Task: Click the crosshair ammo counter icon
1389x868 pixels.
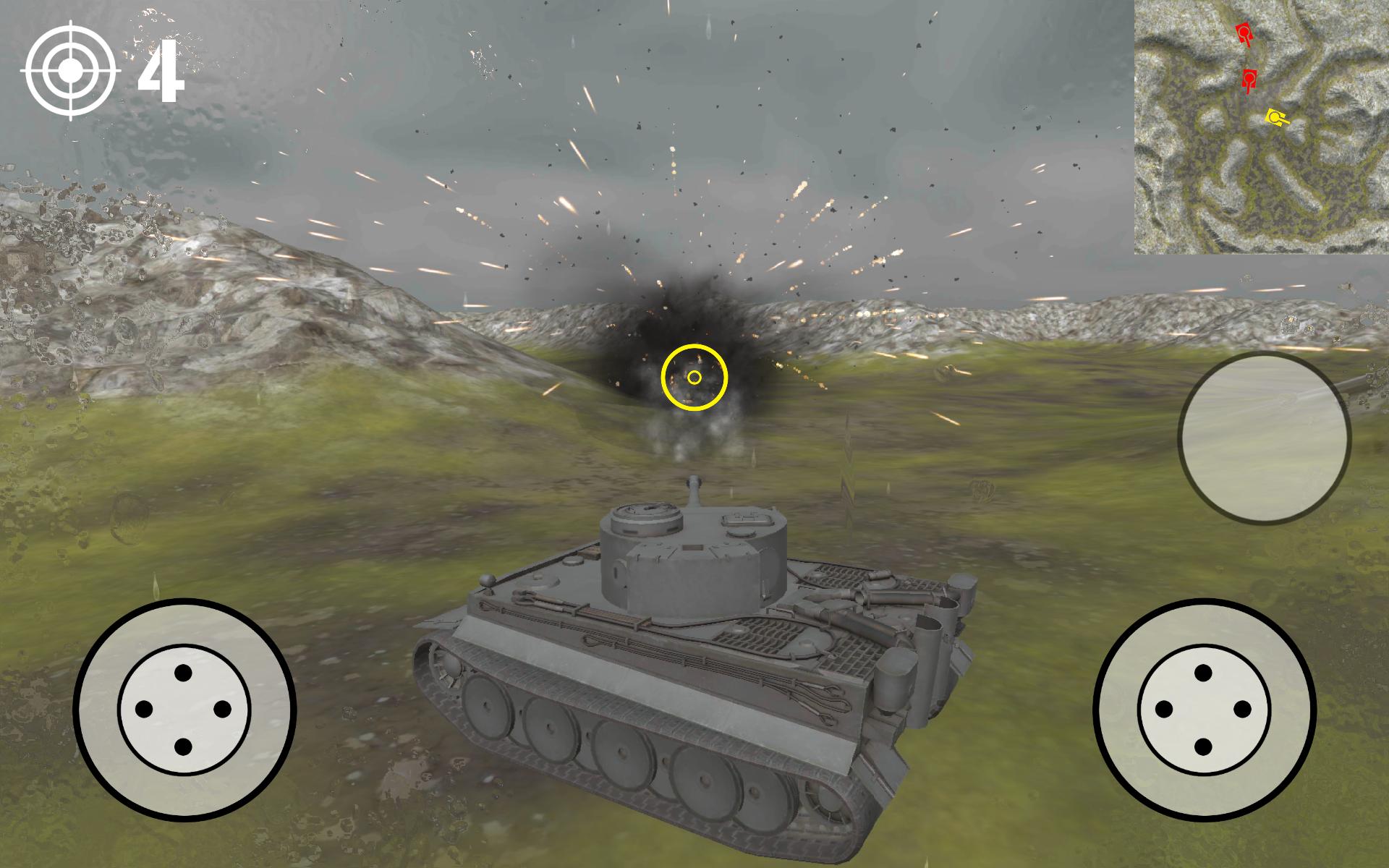Action: click(69, 69)
